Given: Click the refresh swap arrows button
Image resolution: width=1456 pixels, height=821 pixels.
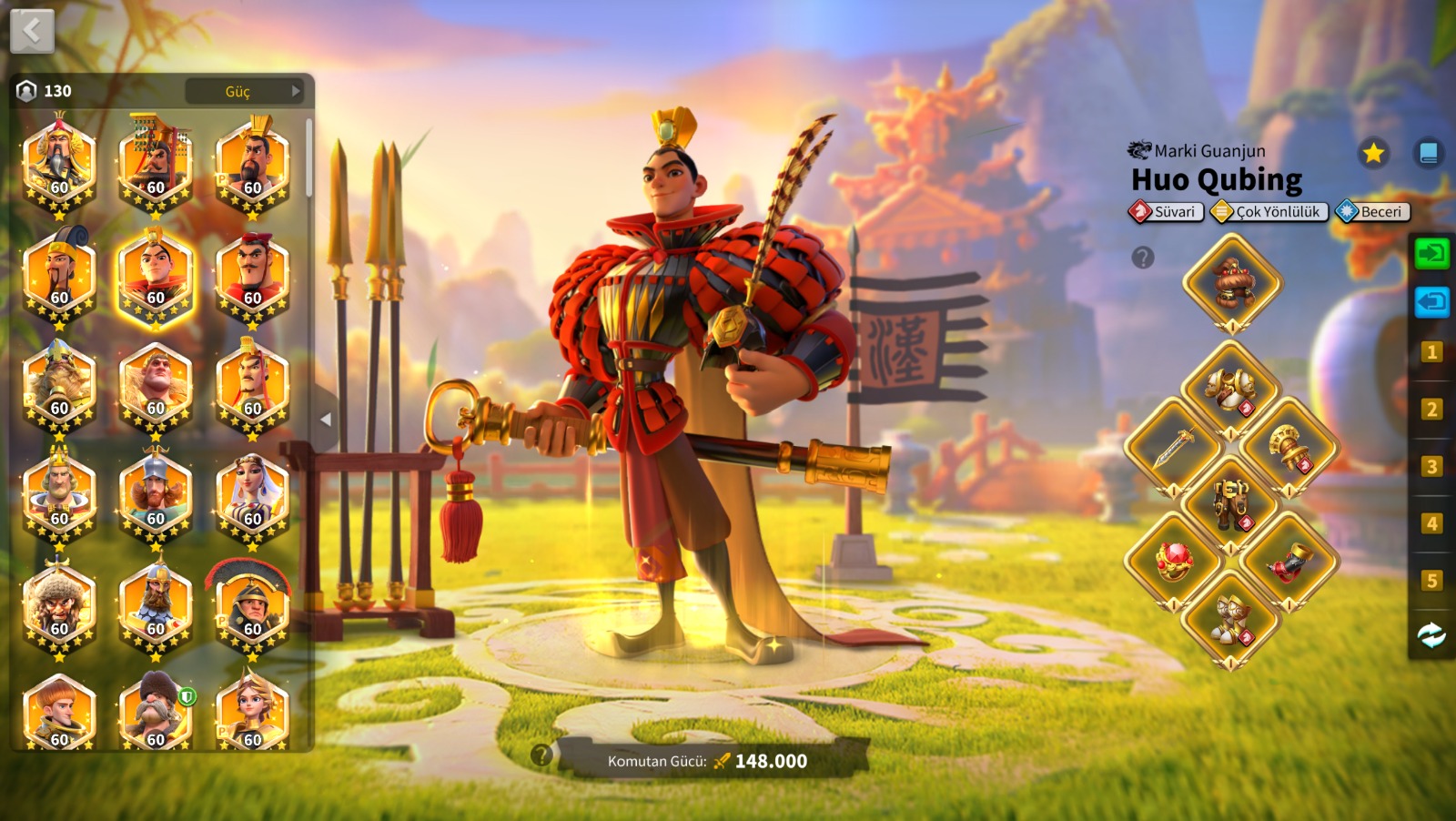Looking at the screenshot, I should 1431,634.
